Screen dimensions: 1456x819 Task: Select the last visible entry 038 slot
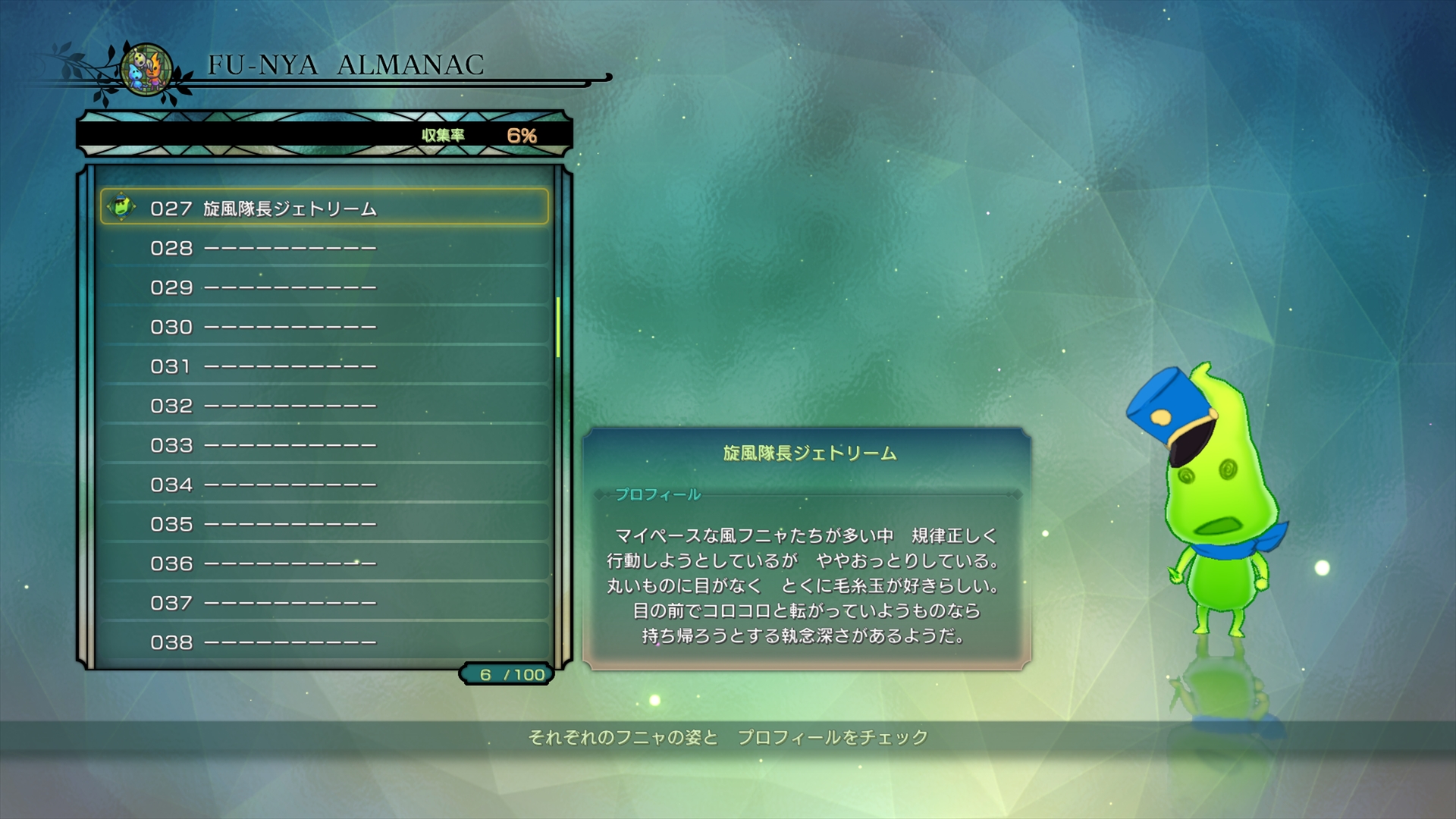point(265,642)
